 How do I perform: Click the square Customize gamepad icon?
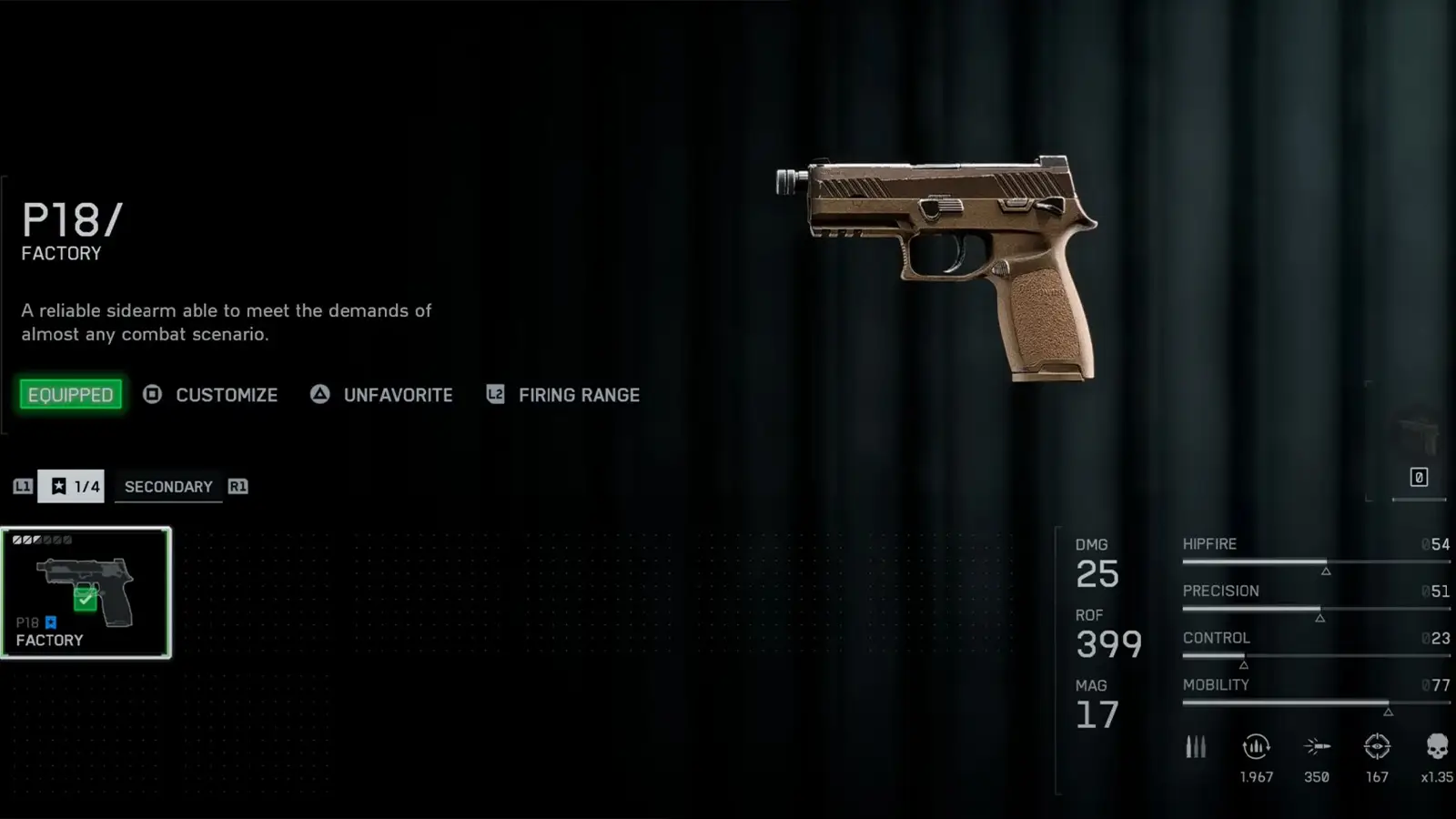152,395
